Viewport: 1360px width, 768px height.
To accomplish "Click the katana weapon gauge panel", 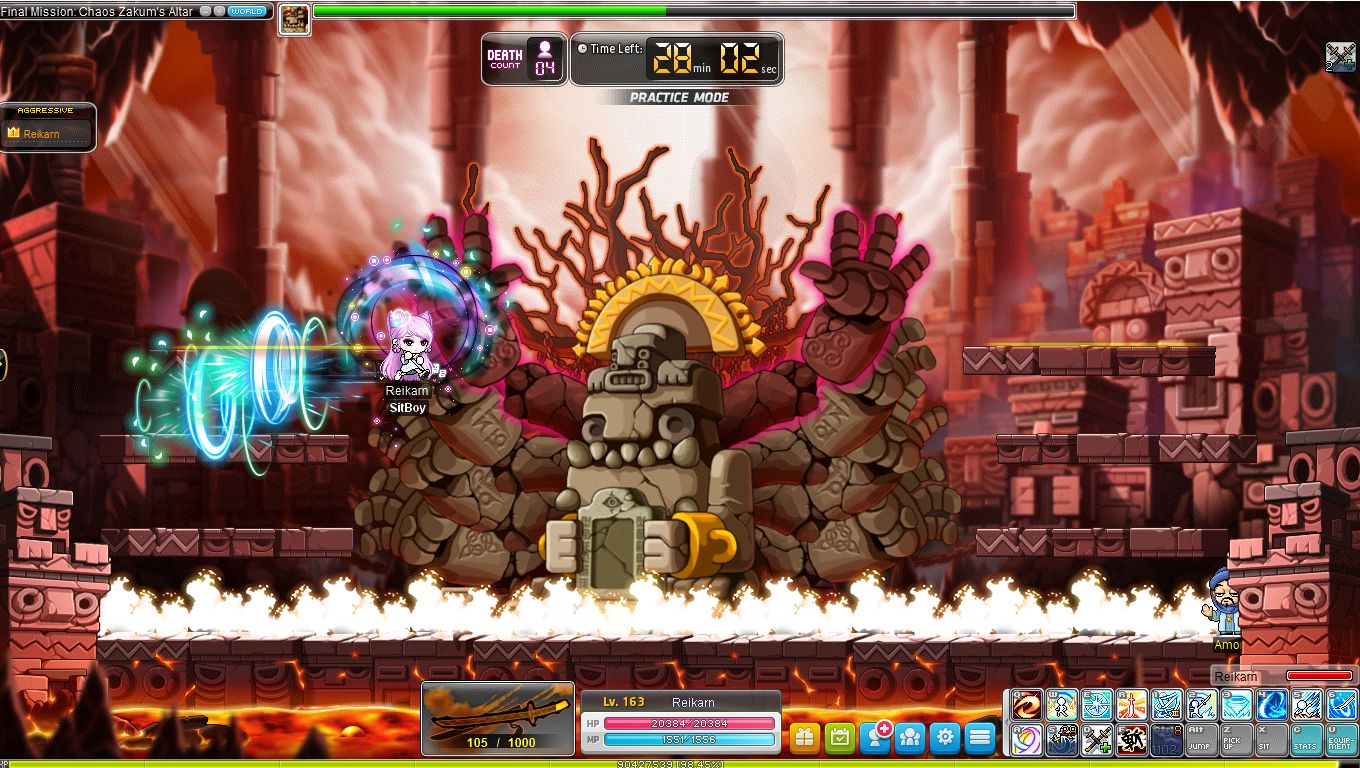I will tap(498, 717).
